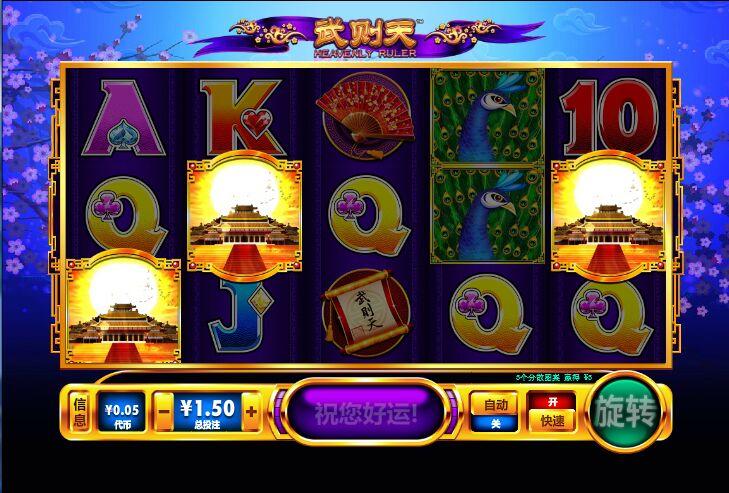Toggle the 自动 auto-spin button
Screen dimensions: 729x493
click(x=494, y=411)
